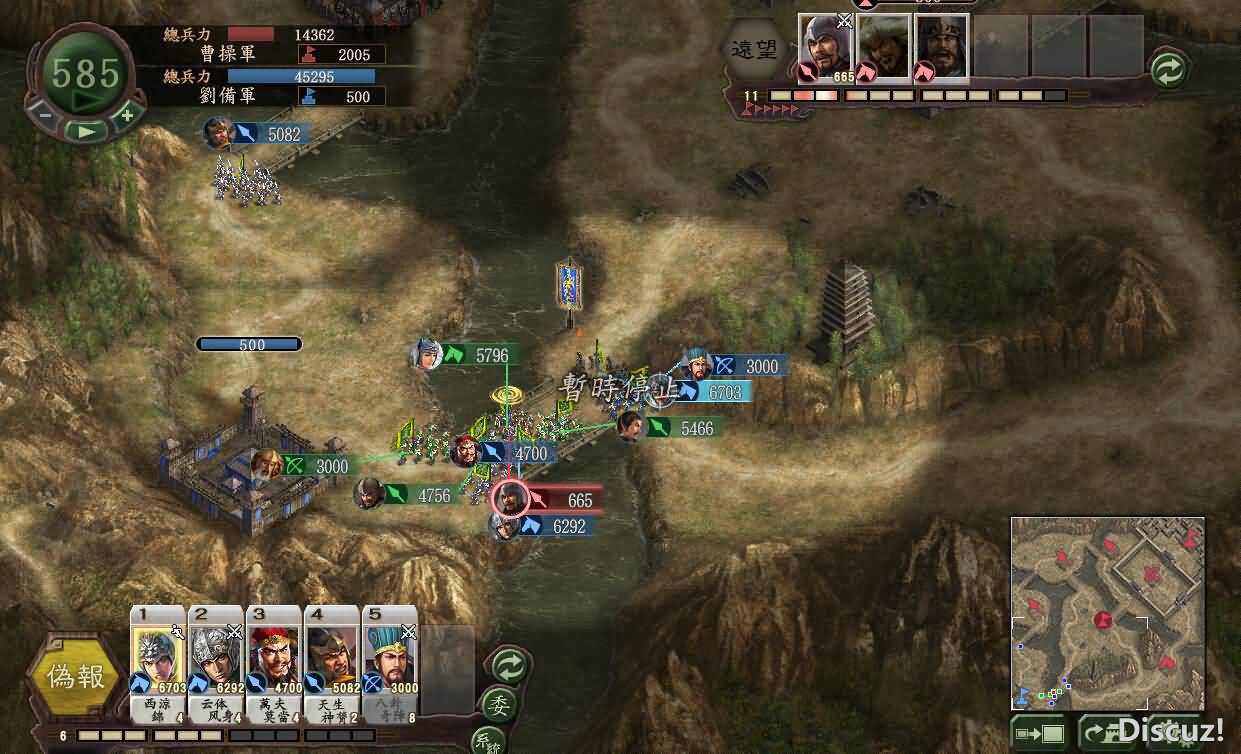Click the battlefield minimap
The height and width of the screenshot is (754, 1241).
click(x=1107, y=613)
